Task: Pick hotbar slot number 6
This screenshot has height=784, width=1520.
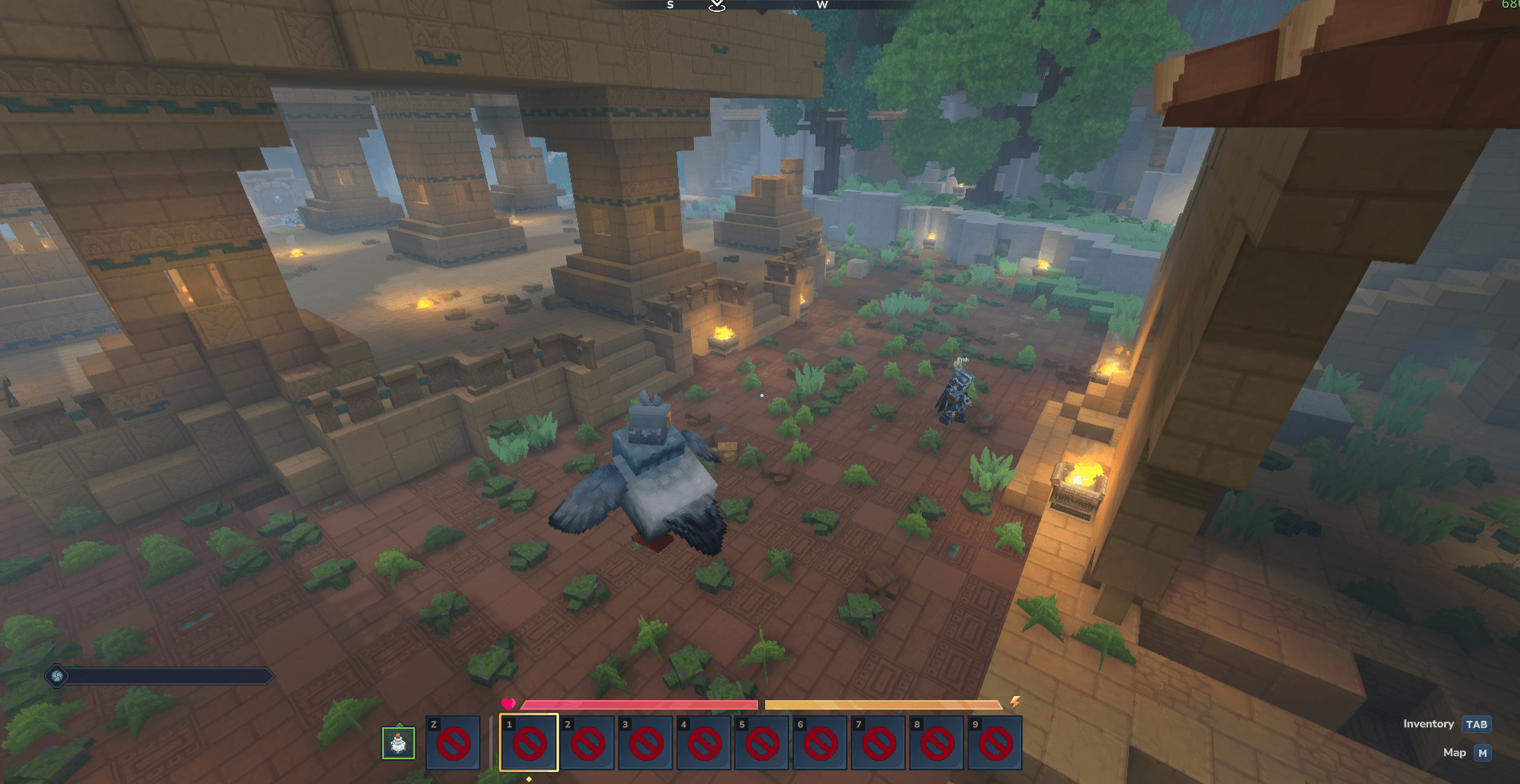Action: tap(820, 743)
